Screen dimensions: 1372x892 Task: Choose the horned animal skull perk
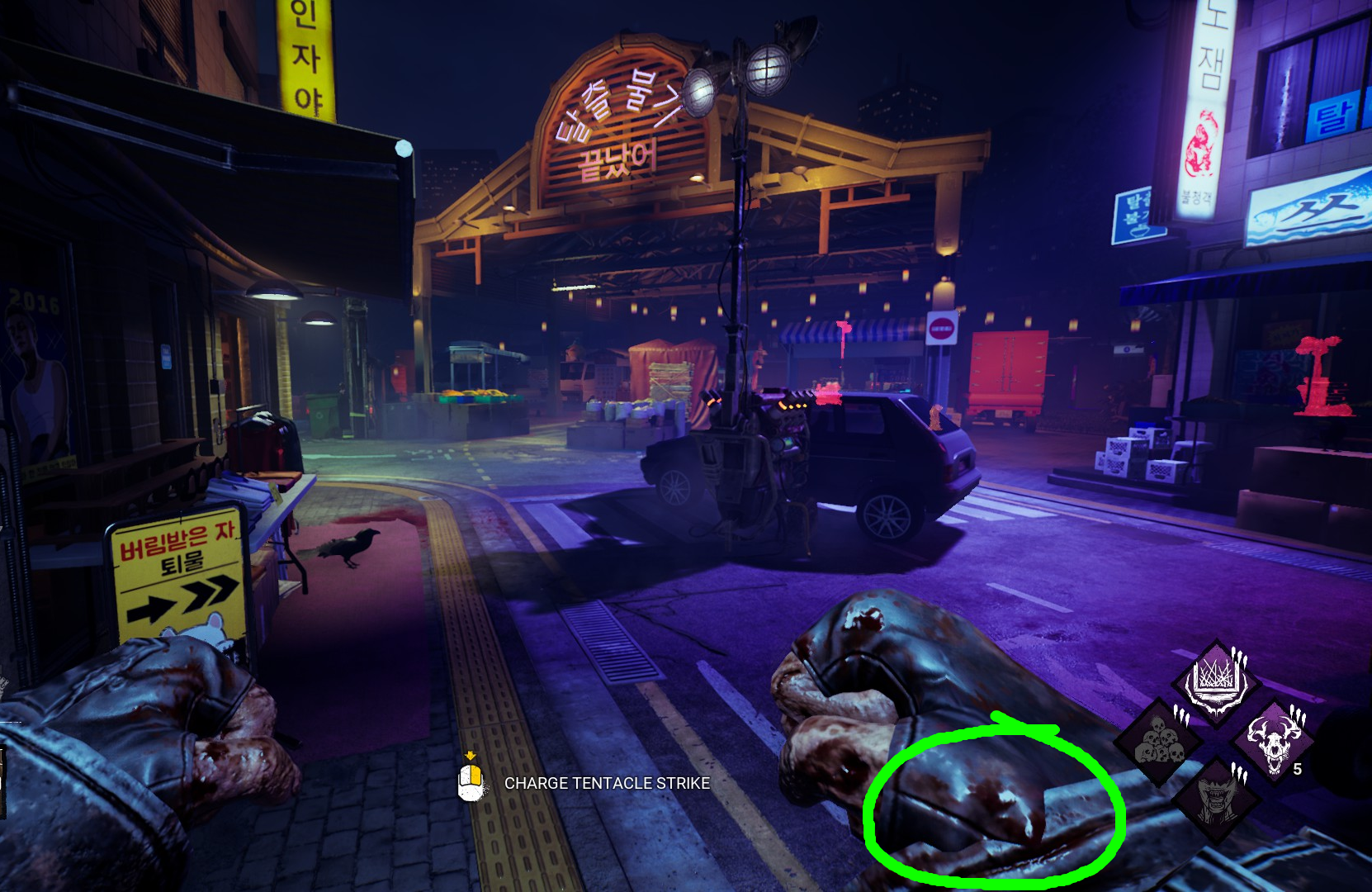coord(1272,741)
